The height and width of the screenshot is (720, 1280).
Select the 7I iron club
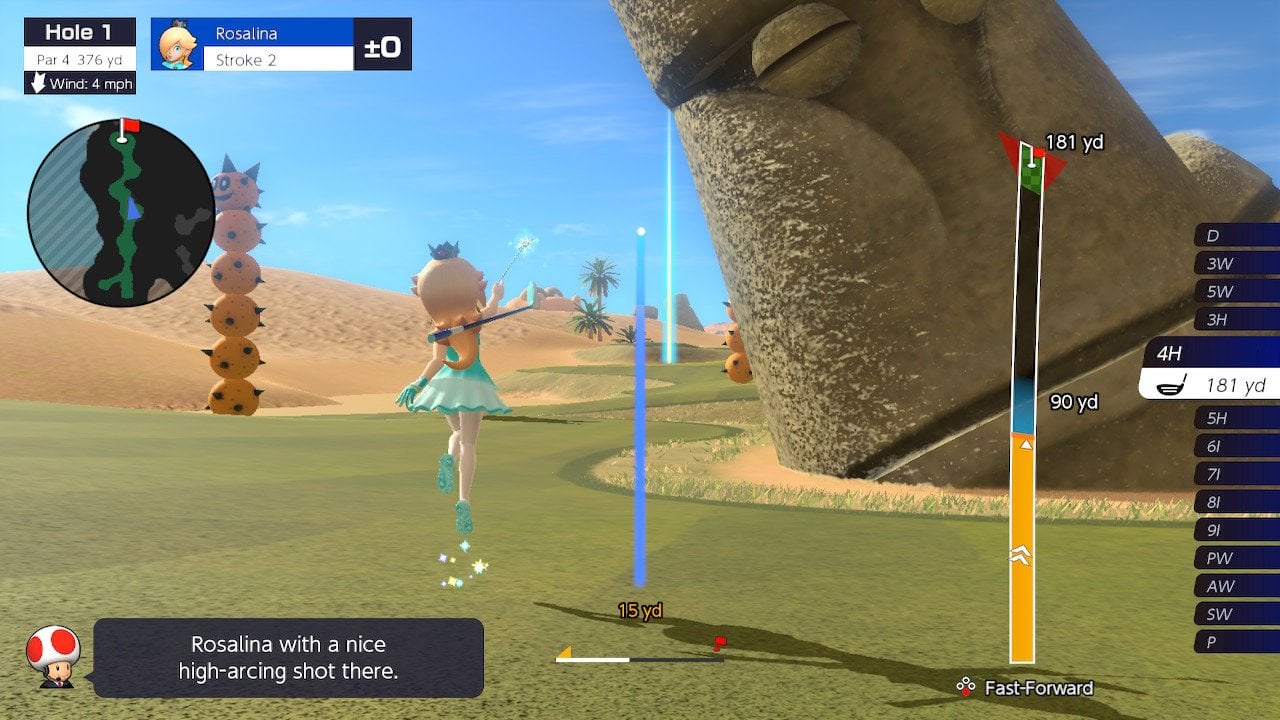pyautogui.click(x=1236, y=474)
